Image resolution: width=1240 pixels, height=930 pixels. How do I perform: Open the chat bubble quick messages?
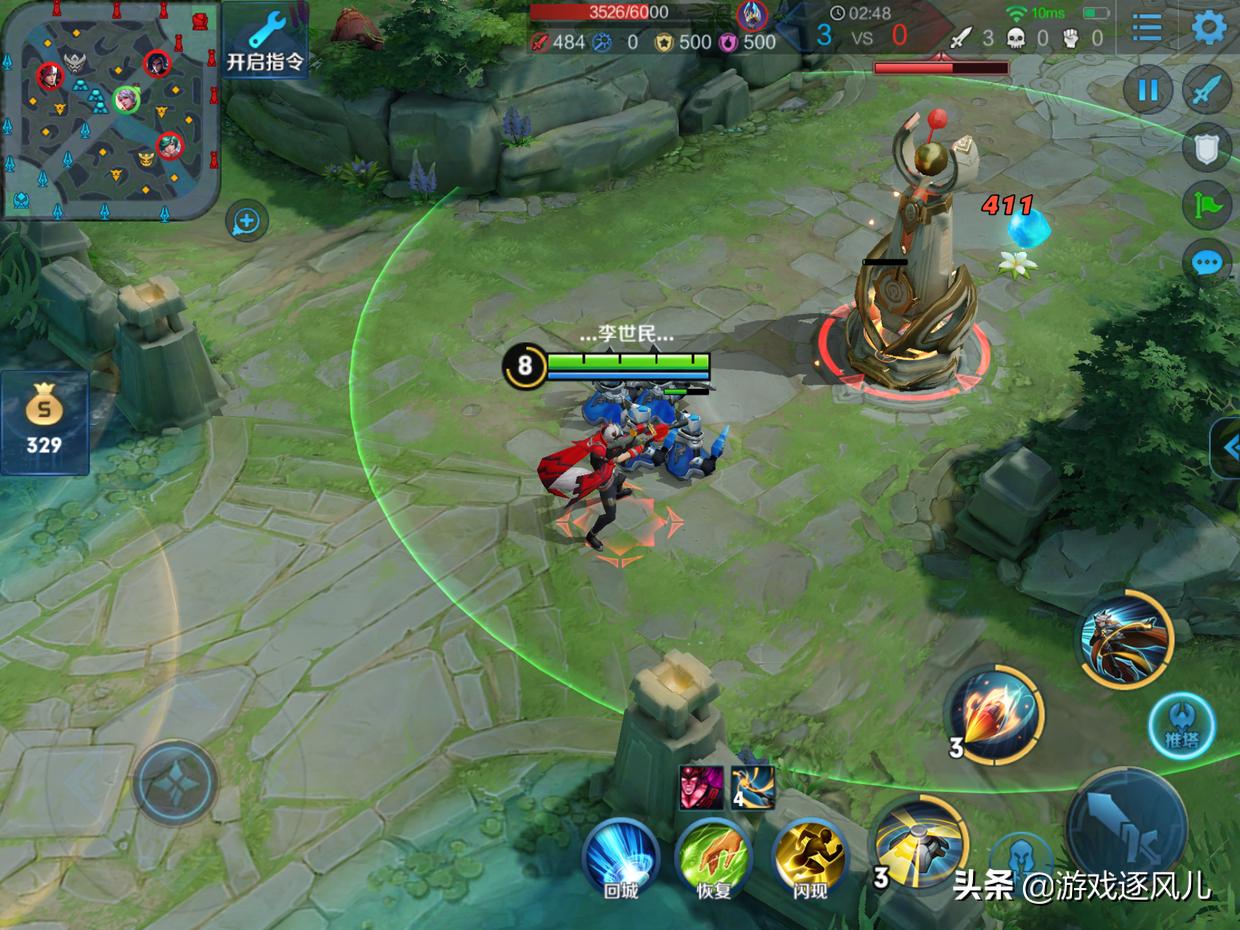(x=1207, y=264)
